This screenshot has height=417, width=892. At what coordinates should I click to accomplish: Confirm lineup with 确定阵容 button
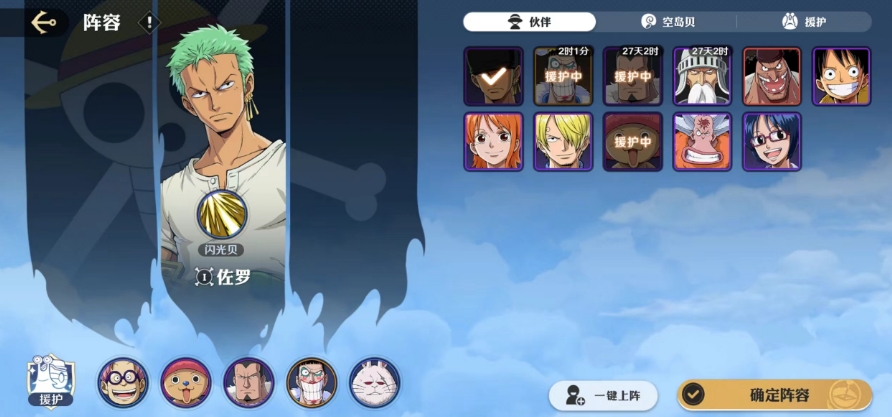[x=773, y=394]
